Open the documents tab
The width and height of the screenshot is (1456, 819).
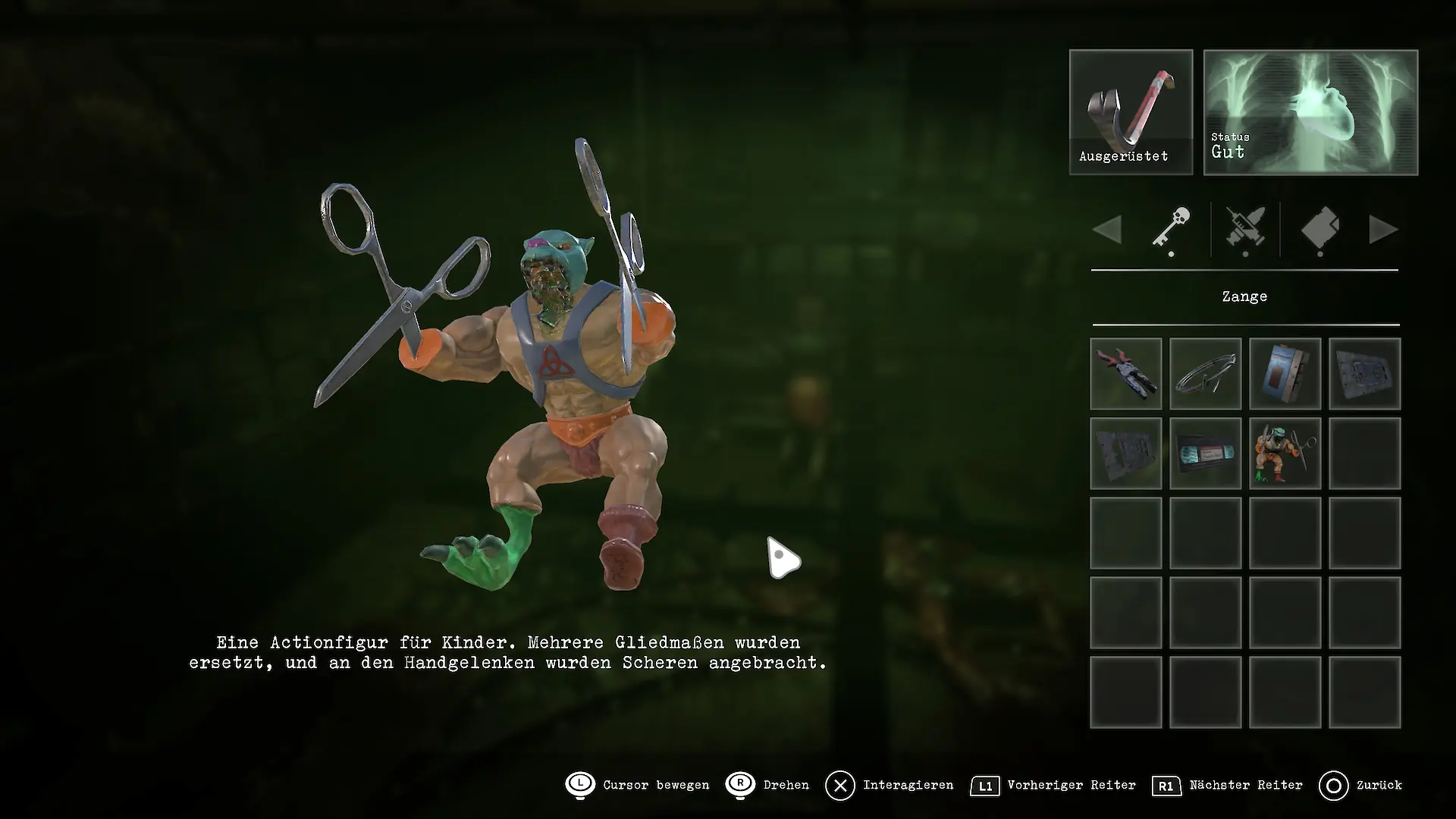1320,229
